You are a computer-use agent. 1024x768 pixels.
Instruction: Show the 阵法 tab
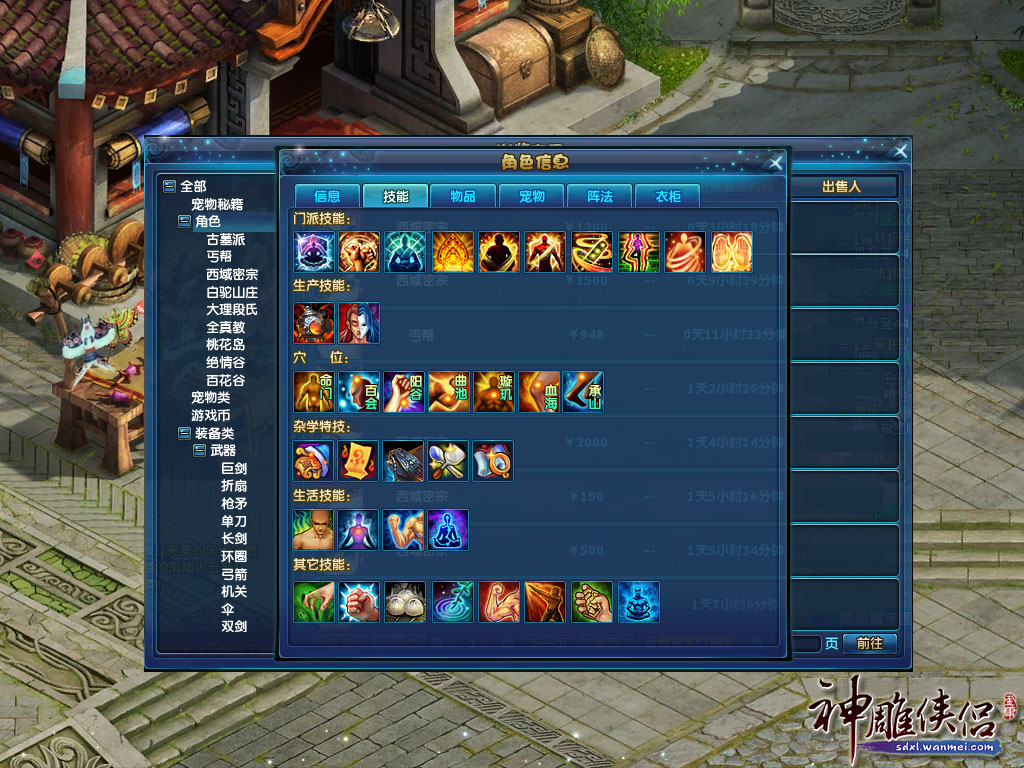600,196
